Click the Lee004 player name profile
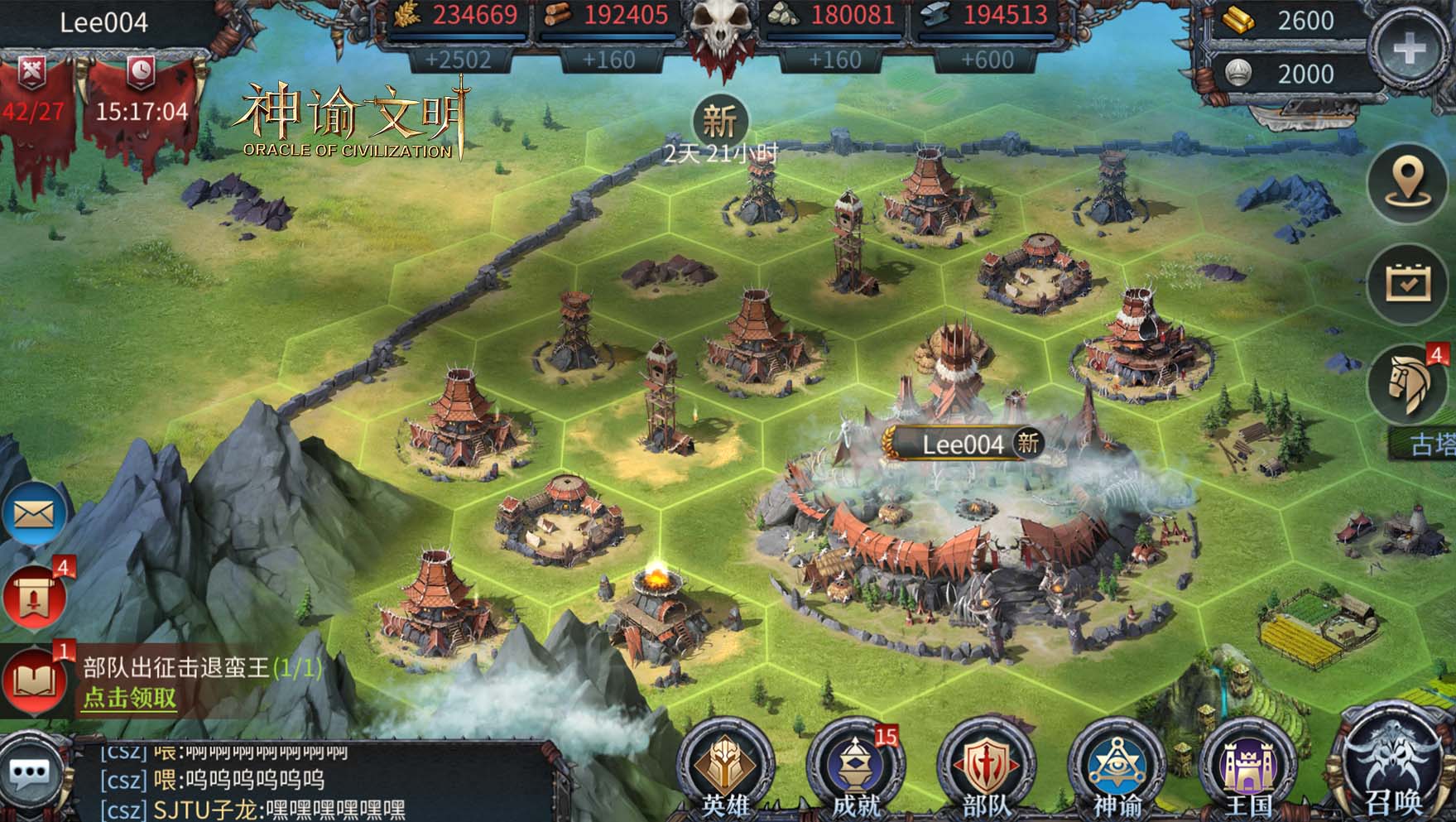 [104, 22]
